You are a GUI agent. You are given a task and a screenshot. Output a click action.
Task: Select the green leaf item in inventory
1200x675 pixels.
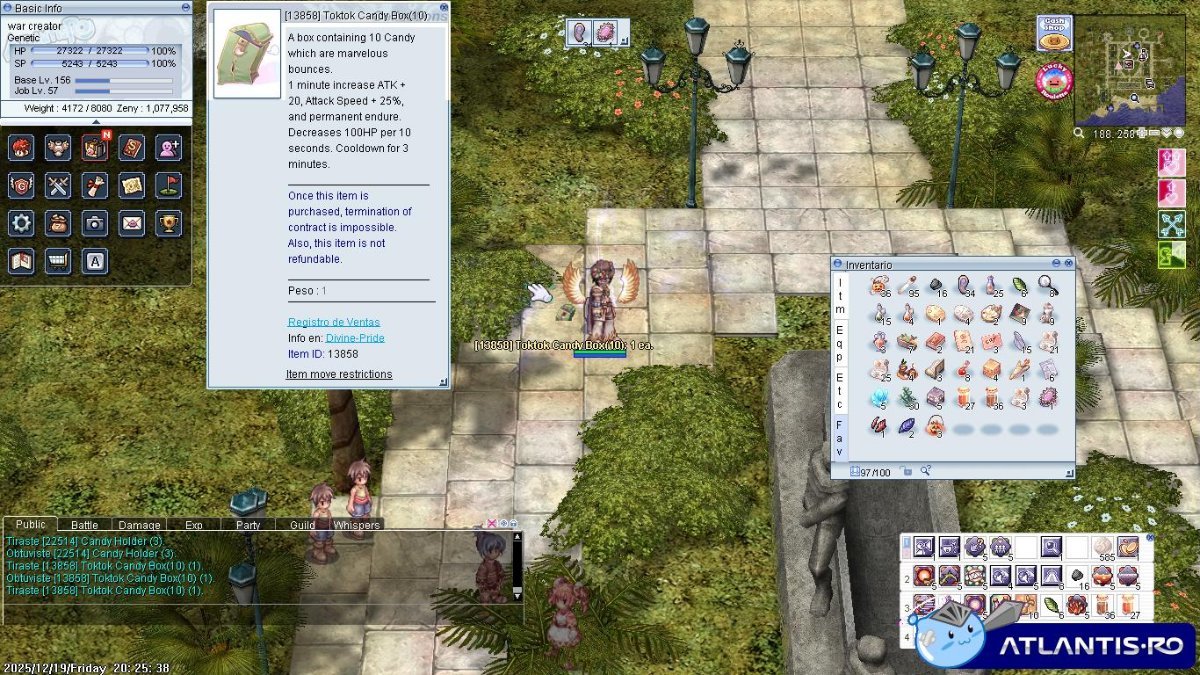pos(1019,286)
